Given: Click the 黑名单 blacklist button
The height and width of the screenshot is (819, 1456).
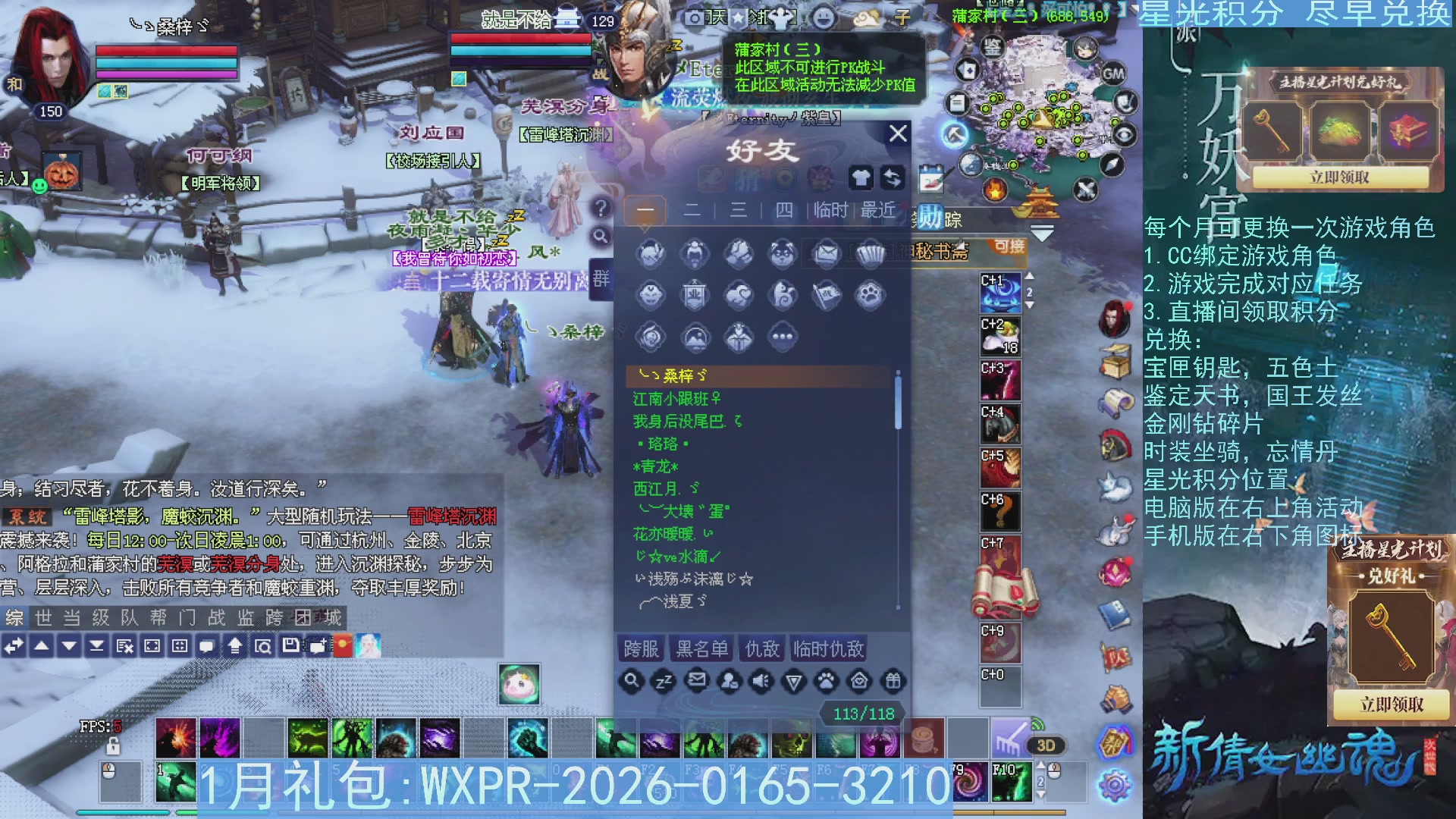Looking at the screenshot, I should pyautogui.click(x=701, y=649).
